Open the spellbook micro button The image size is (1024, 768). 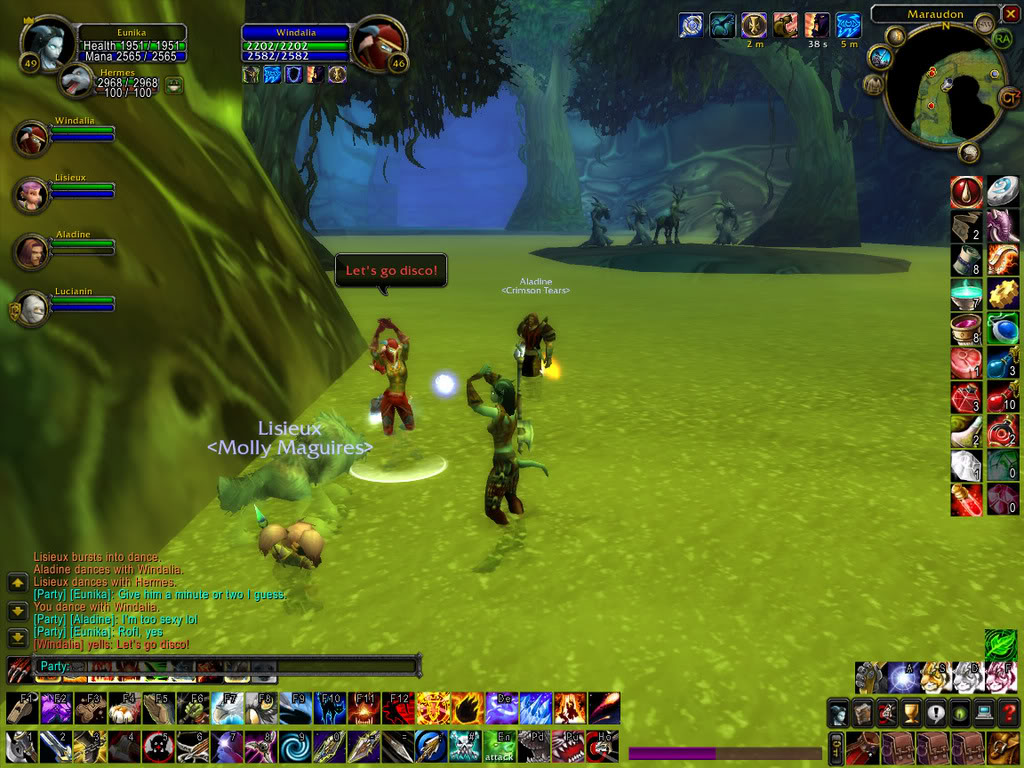click(x=863, y=713)
